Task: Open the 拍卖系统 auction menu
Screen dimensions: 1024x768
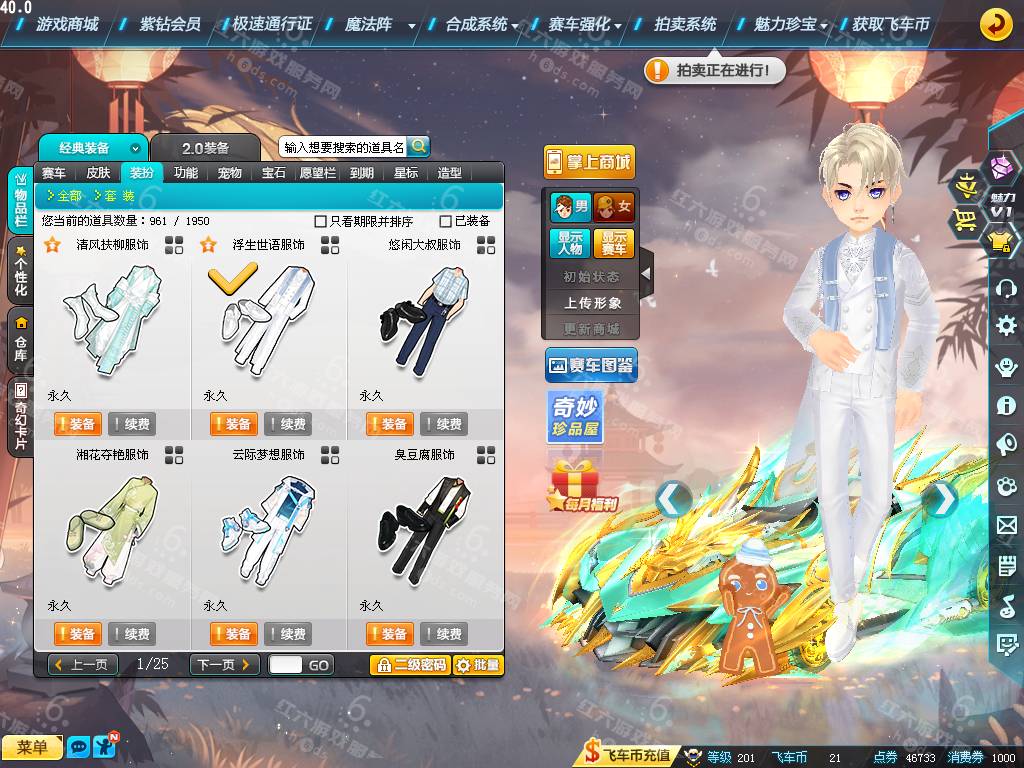Action: pos(685,24)
